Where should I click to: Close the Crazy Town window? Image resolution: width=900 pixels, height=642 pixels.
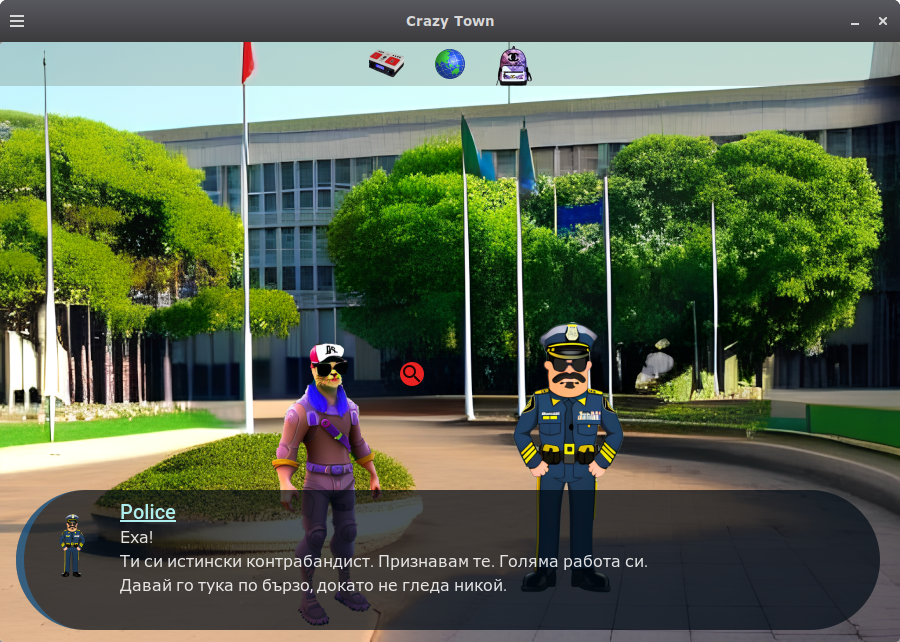coord(883,21)
